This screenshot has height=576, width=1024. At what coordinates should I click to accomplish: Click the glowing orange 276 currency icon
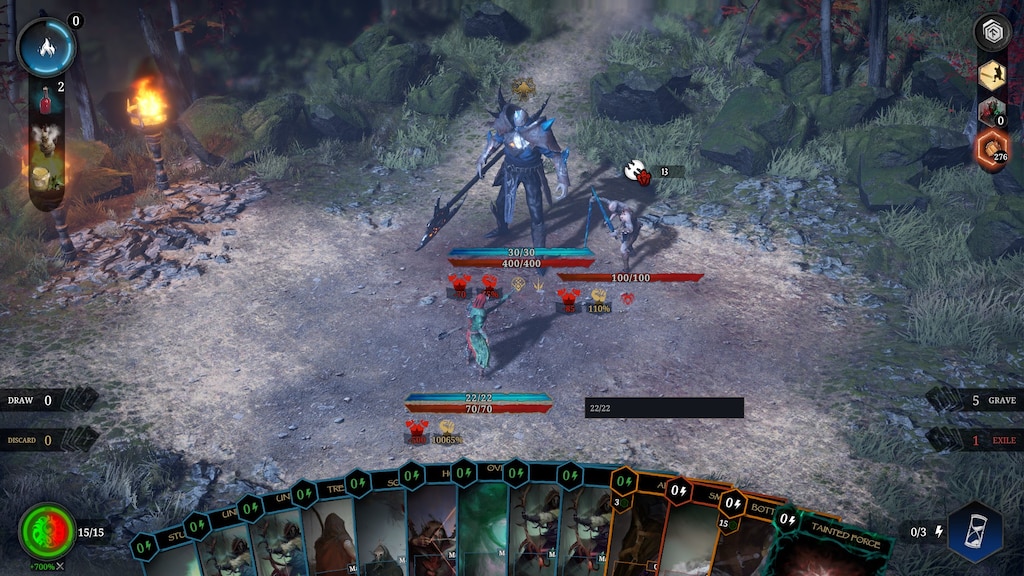click(992, 151)
